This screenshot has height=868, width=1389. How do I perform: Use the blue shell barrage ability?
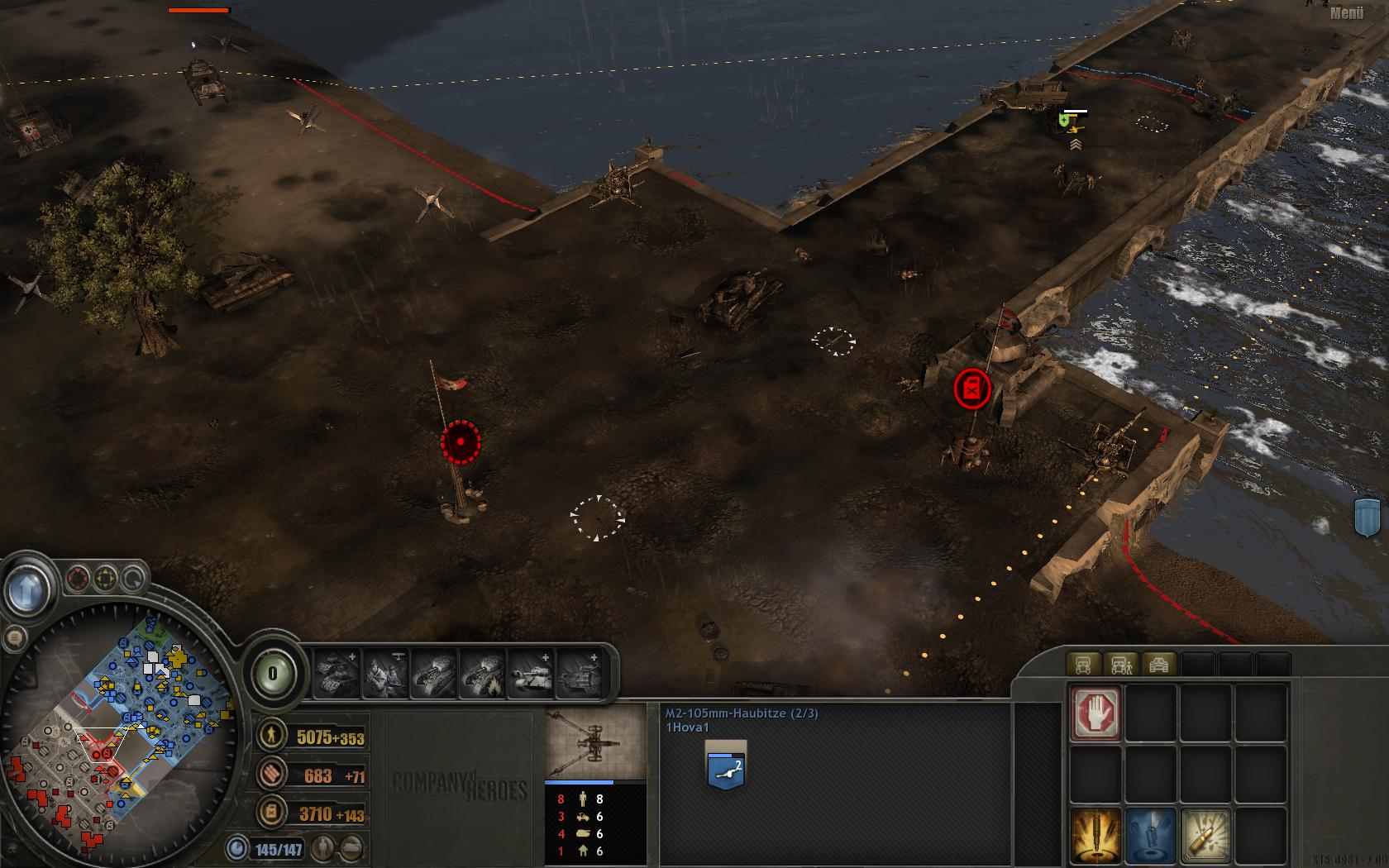coord(1152,835)
